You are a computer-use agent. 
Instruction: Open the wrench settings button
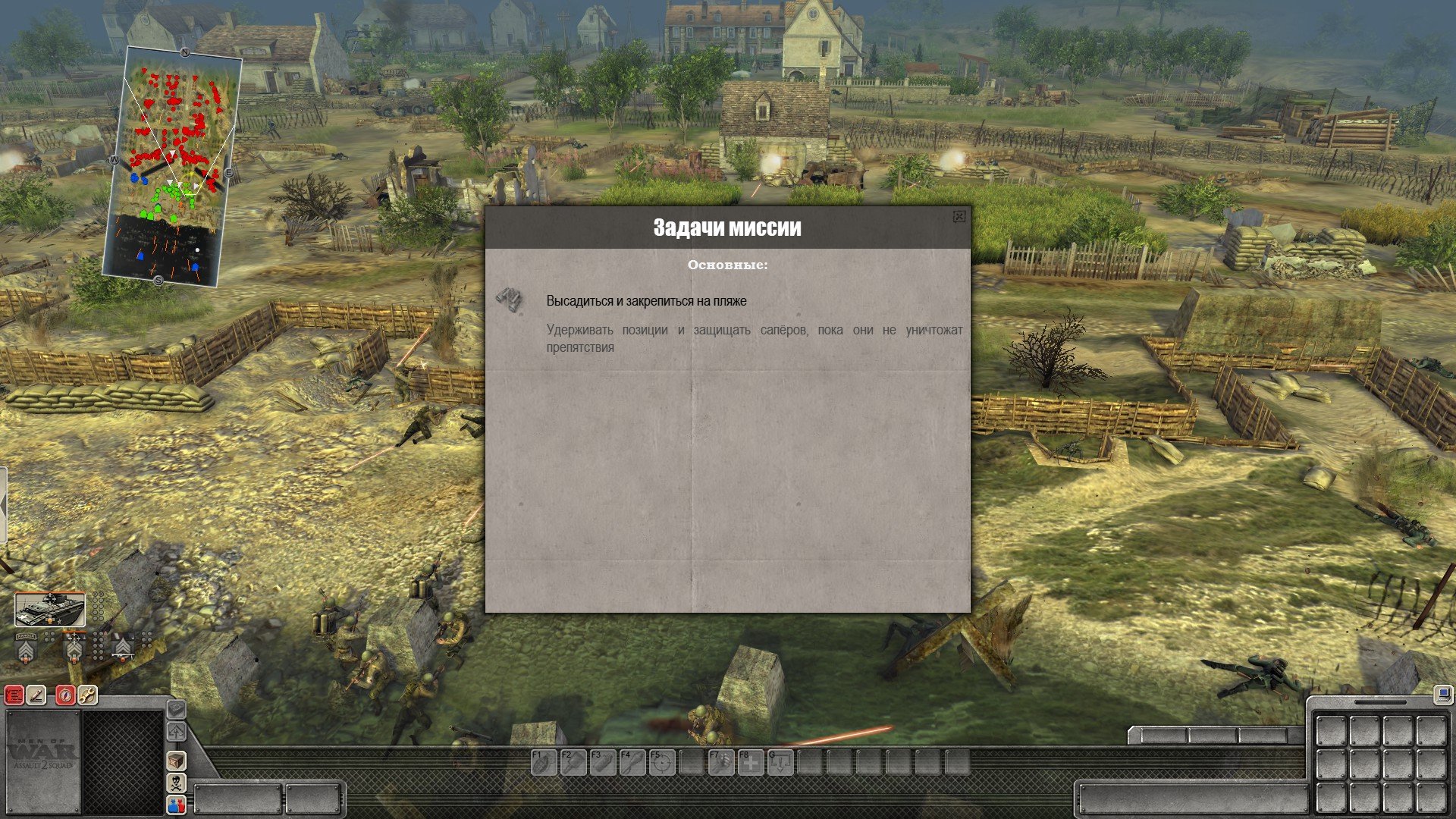(x=87, y=695)
